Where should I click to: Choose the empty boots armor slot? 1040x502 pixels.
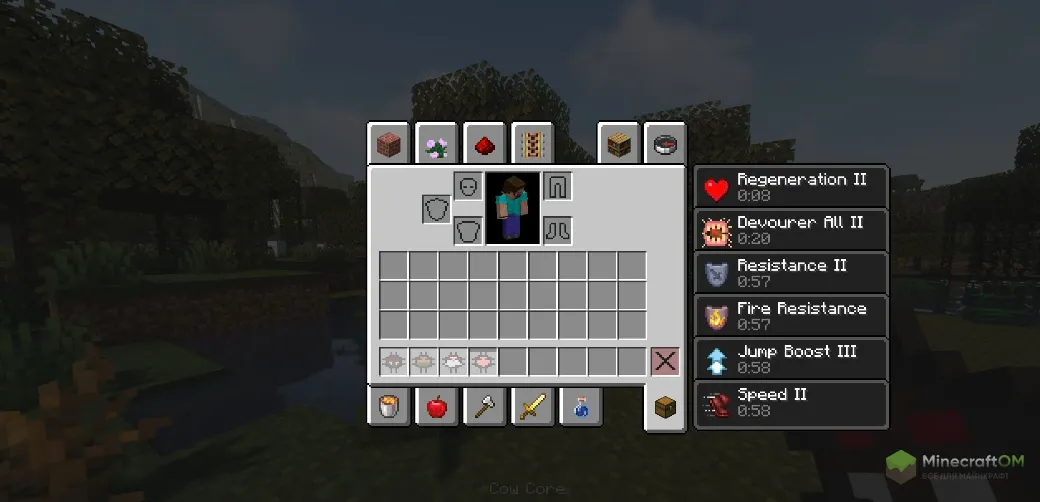pos(557,231)
